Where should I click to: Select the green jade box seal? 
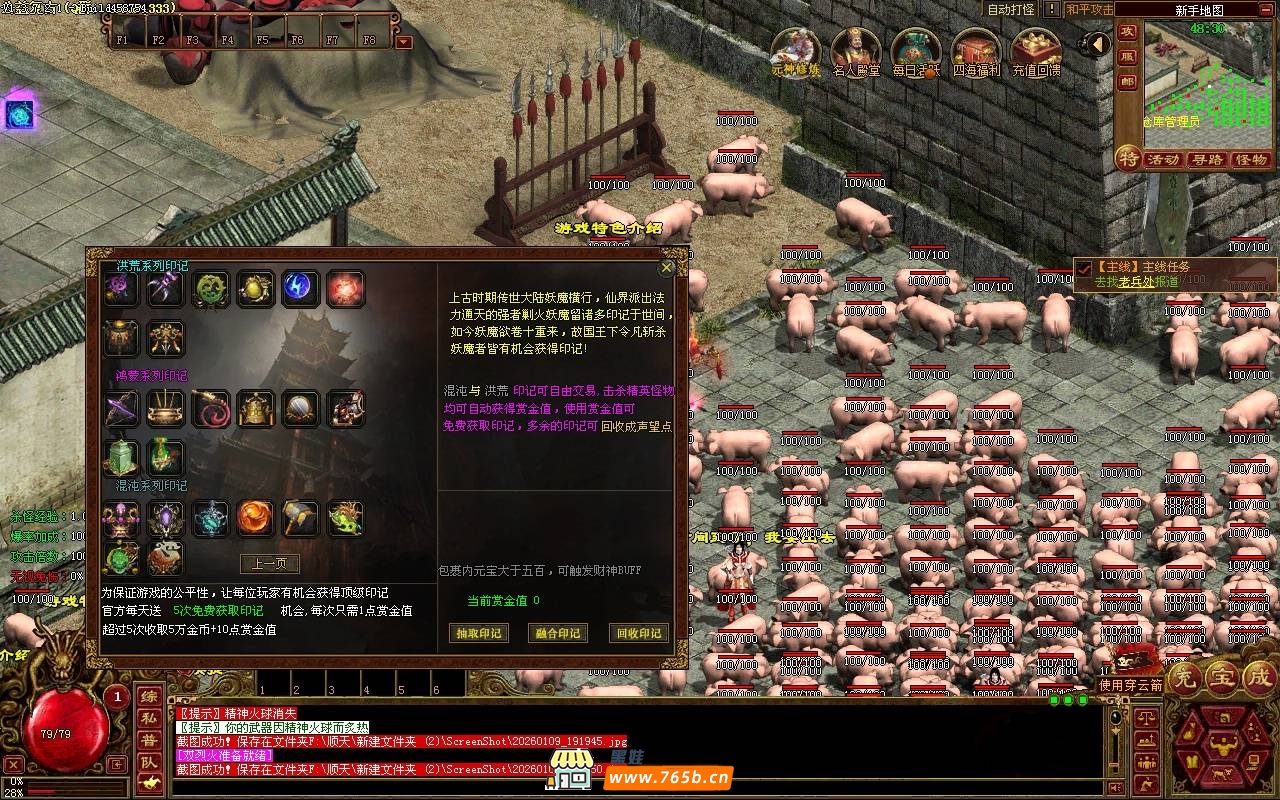point(122,457)
